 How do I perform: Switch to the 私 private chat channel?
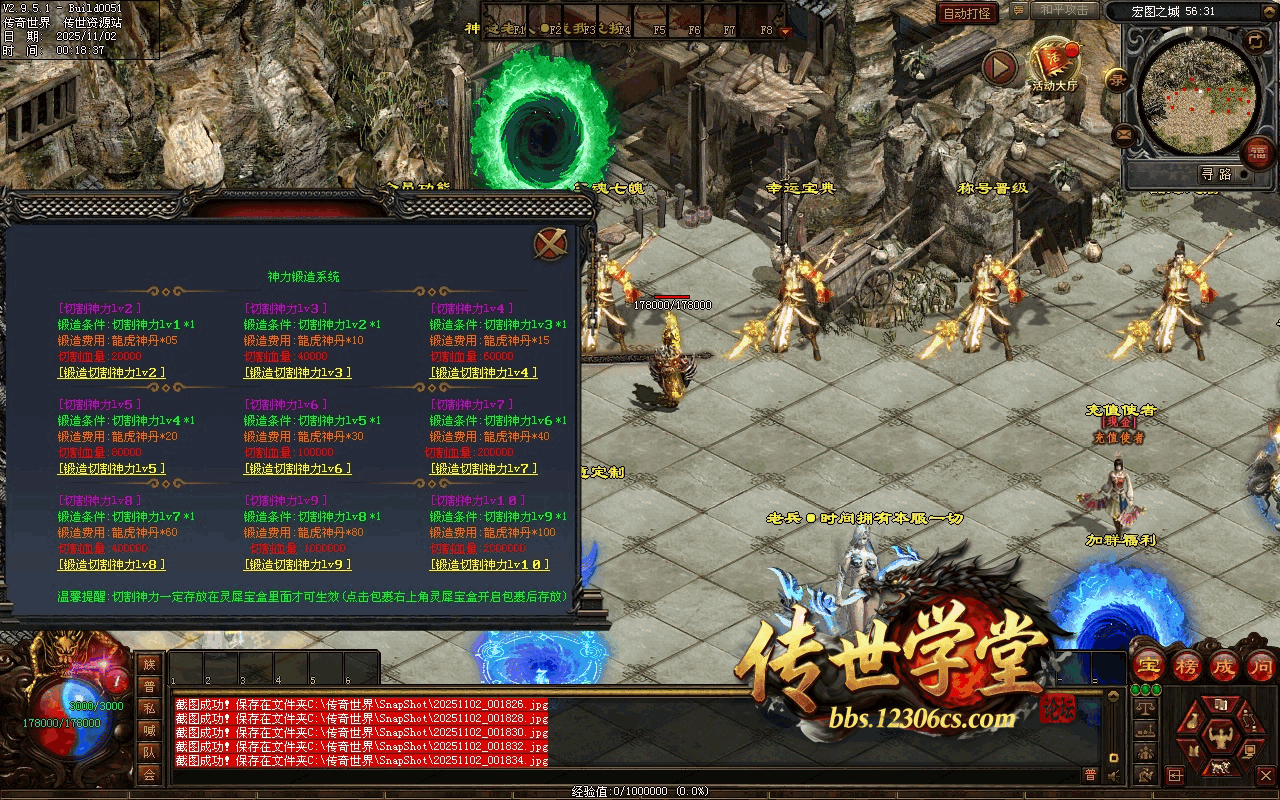coord(149,708)
